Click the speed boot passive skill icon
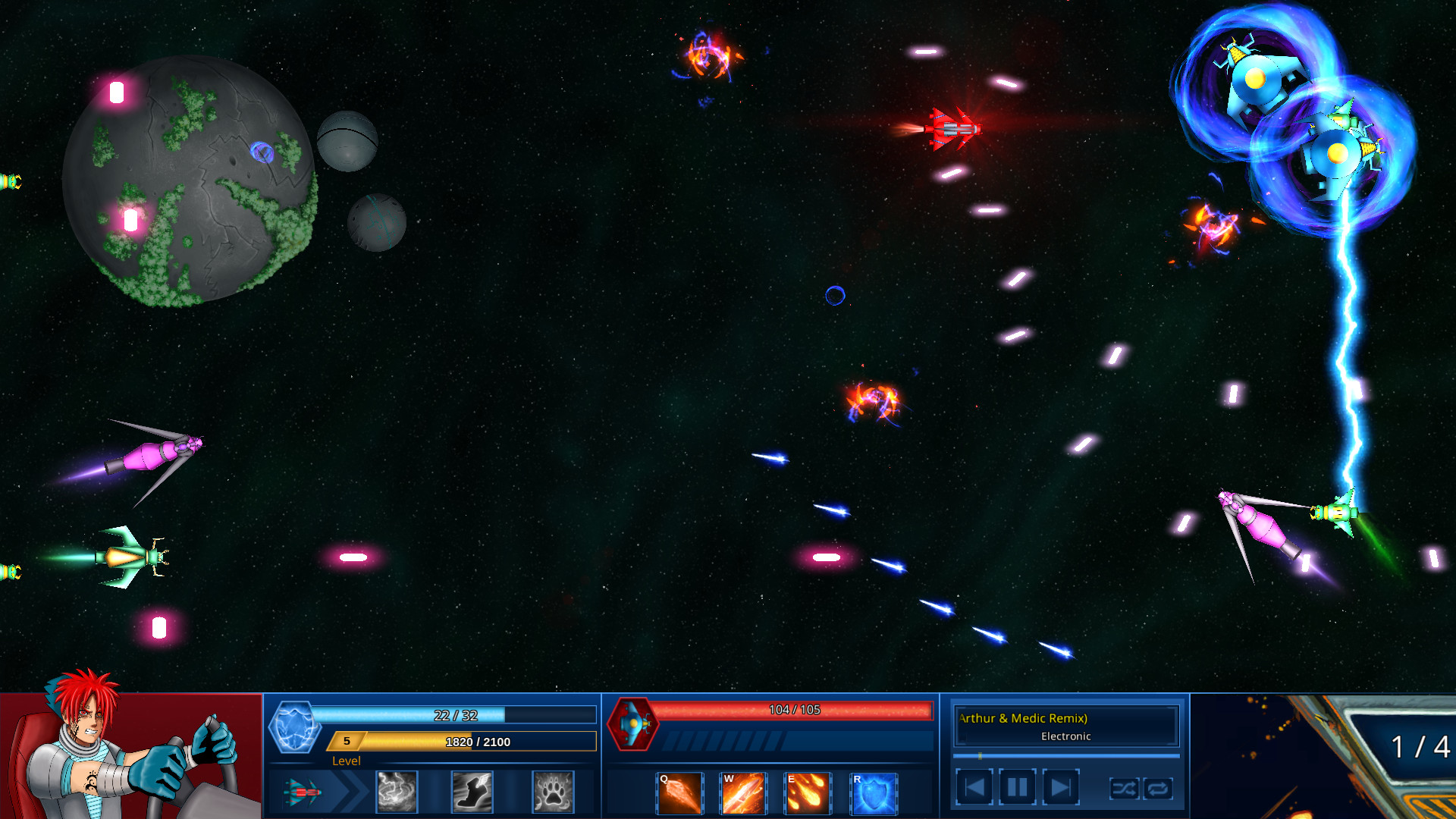The height and width of the screenshot is (819, 1456). click(x=472, y=791)
